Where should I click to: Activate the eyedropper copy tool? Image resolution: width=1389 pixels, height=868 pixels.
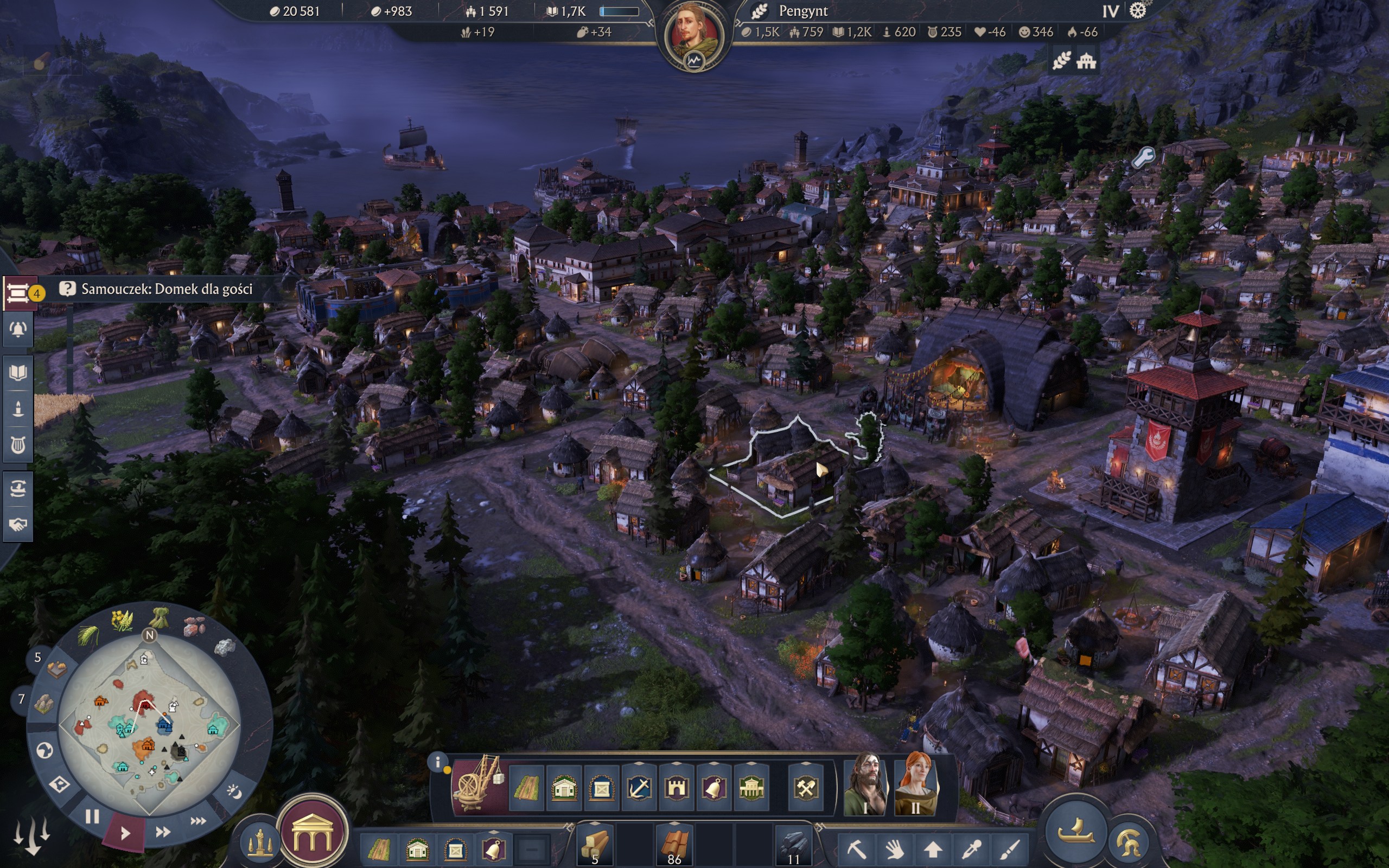point(971,847)
